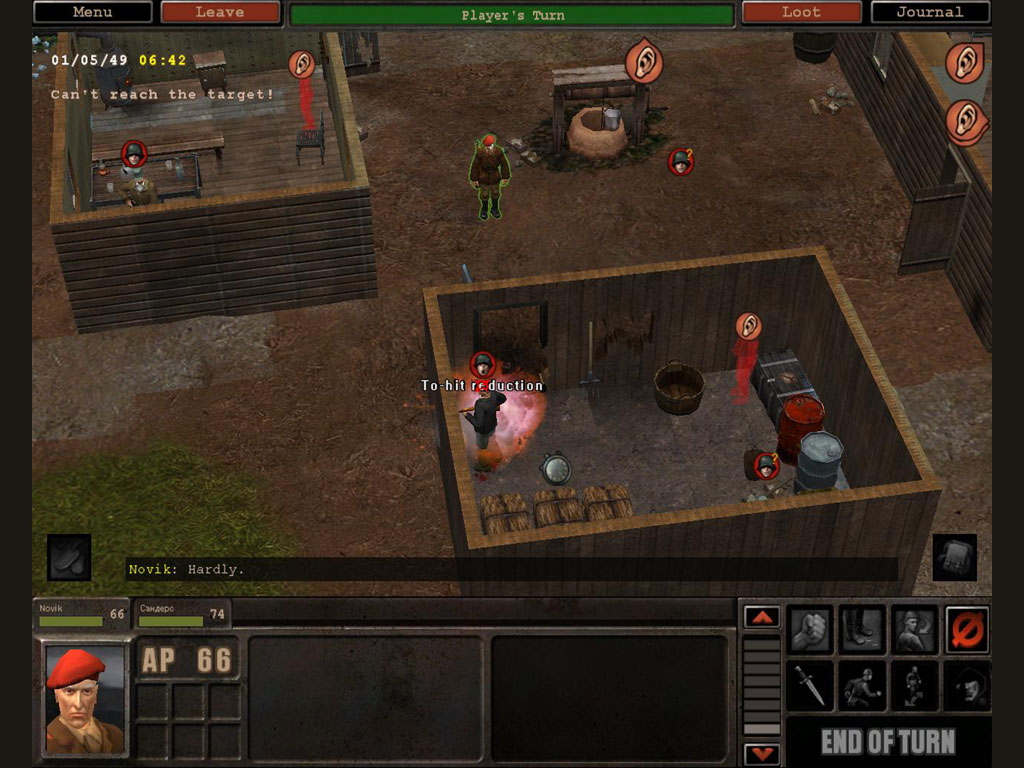Image resolution: width=1024 pixels, height=768 pixels.
Task: Open the Loot panel
Action: click(x=801, y=12)
